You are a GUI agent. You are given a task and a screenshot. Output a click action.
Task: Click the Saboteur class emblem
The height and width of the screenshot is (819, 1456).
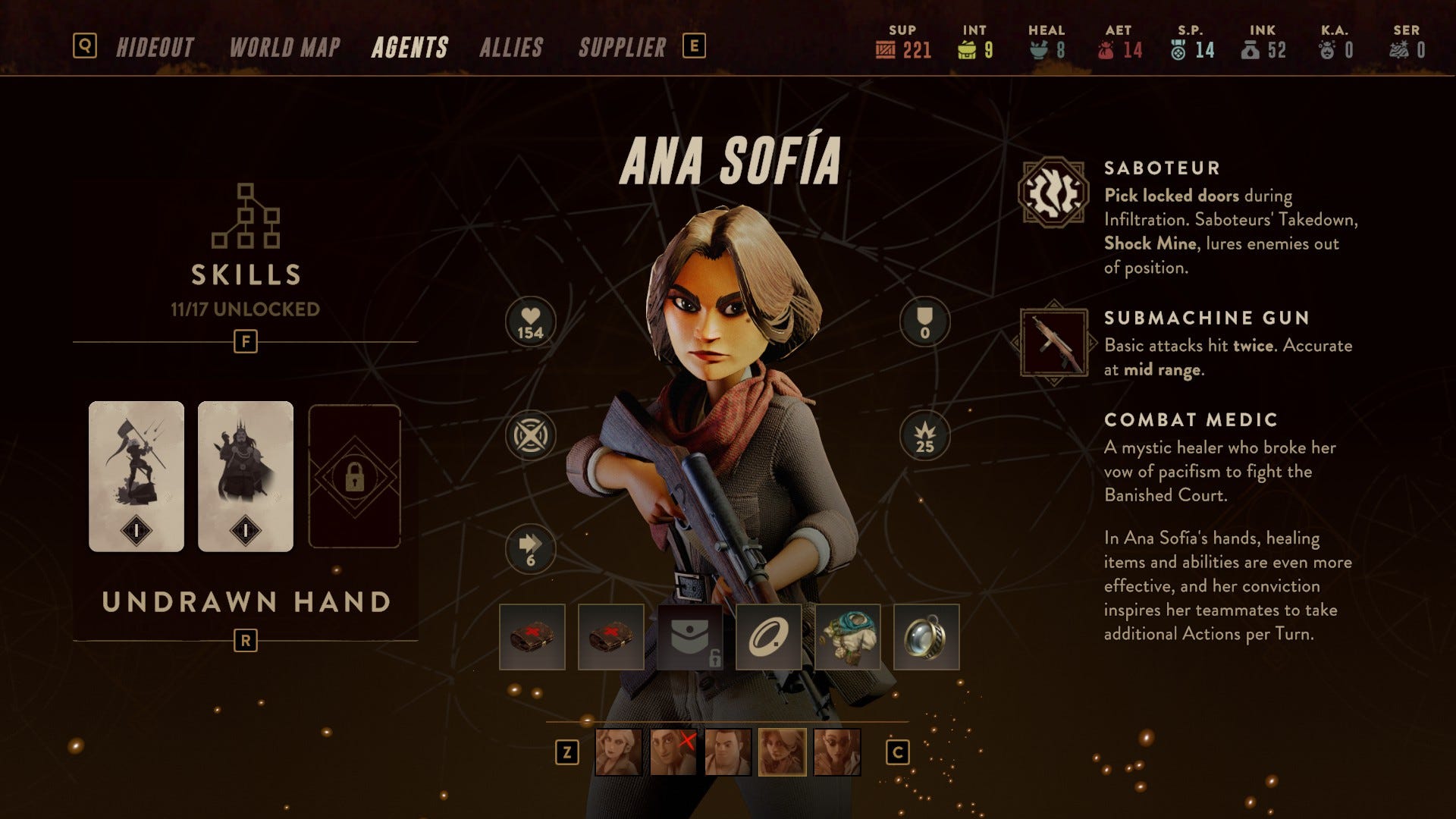1053,193
